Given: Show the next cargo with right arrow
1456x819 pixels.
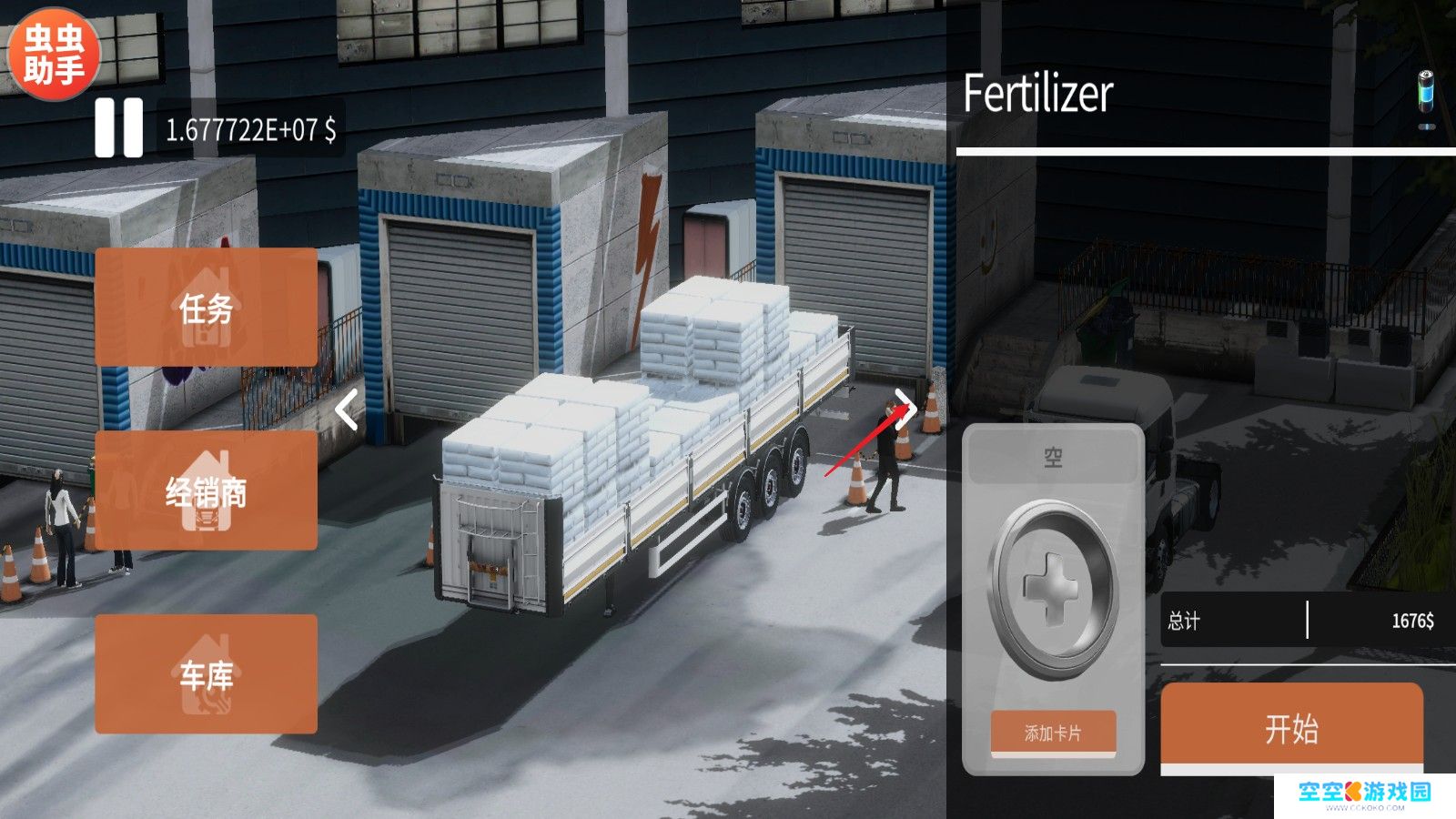Looking at the screenshot, I should click(905, 409).
